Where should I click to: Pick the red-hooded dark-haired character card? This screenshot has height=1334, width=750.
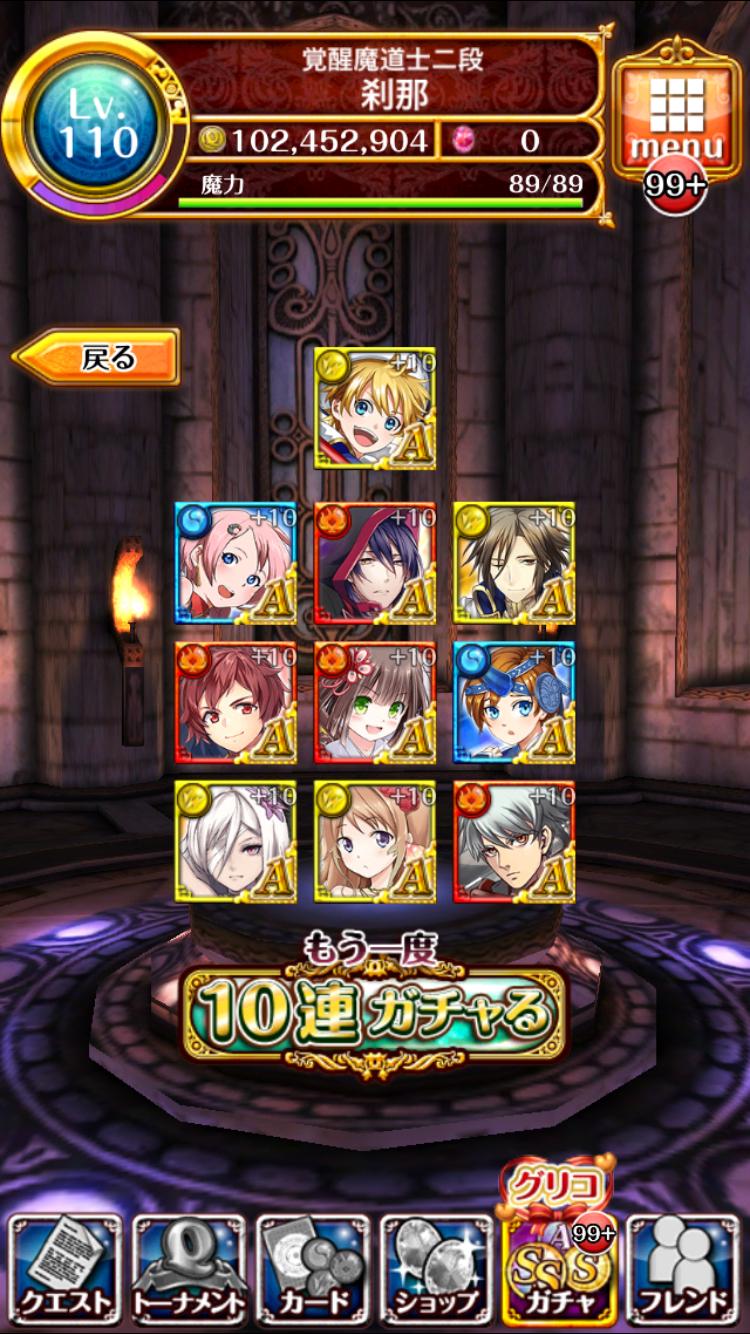click(375, 563)
